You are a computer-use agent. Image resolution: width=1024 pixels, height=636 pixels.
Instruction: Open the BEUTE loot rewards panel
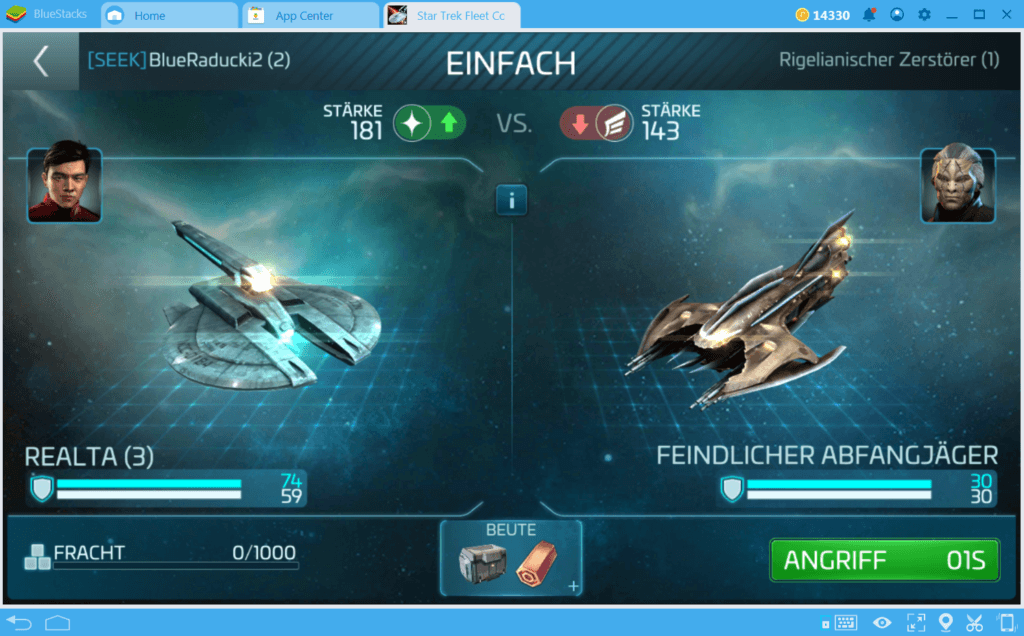click(x=511, y=558)
